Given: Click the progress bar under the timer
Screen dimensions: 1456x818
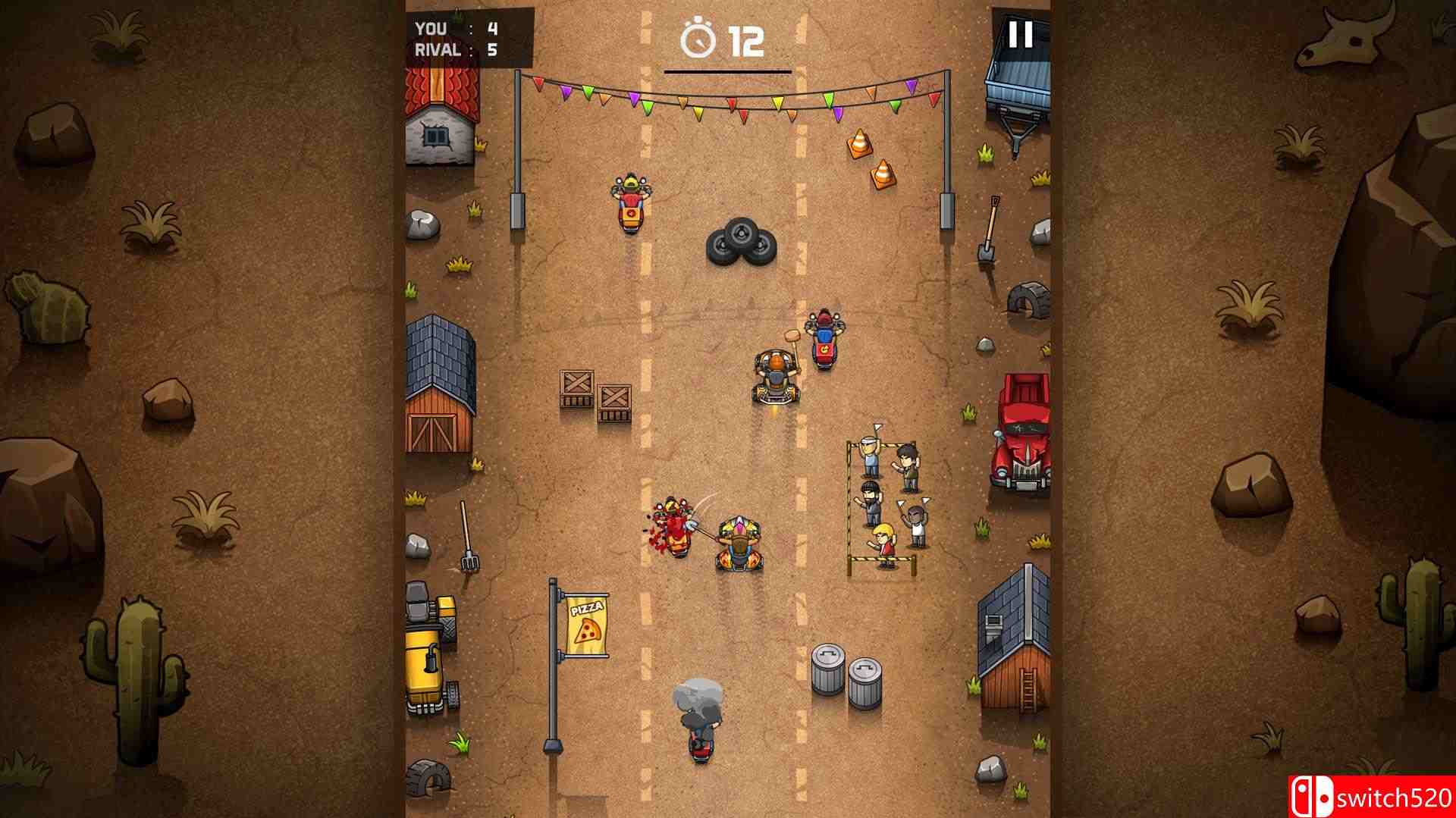Looking at the screenshot, I should (728, 72).
